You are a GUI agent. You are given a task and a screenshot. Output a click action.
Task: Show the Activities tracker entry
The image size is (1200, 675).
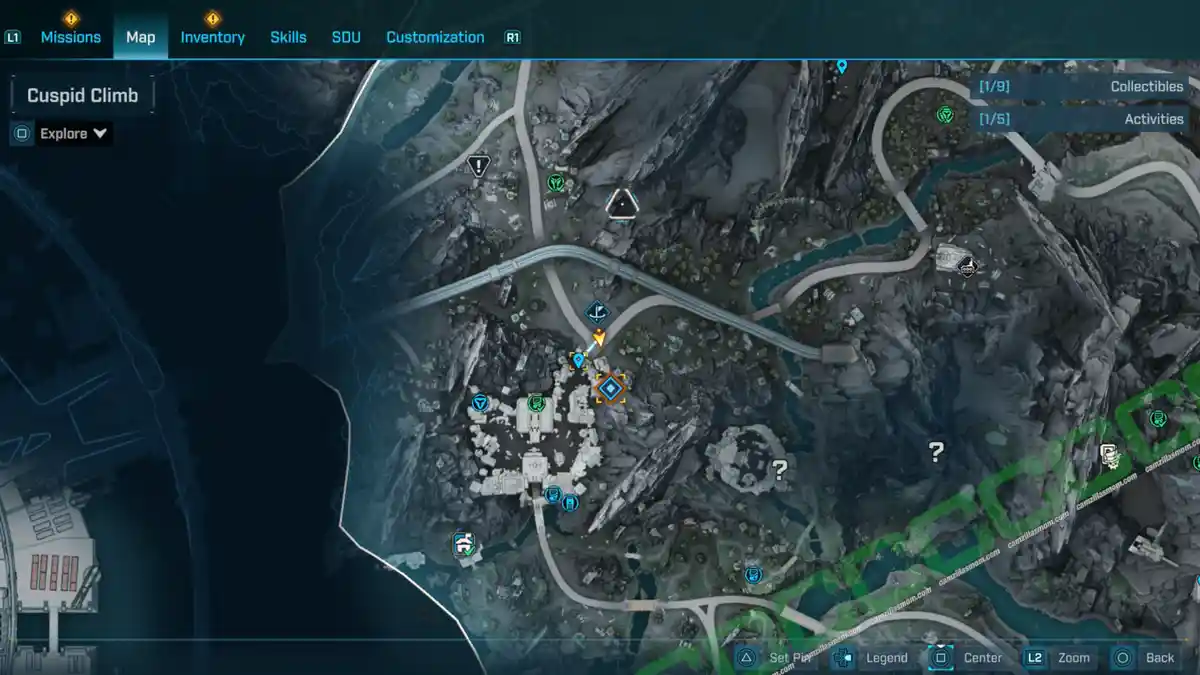pyautogui.click(x=1080, y=119)
